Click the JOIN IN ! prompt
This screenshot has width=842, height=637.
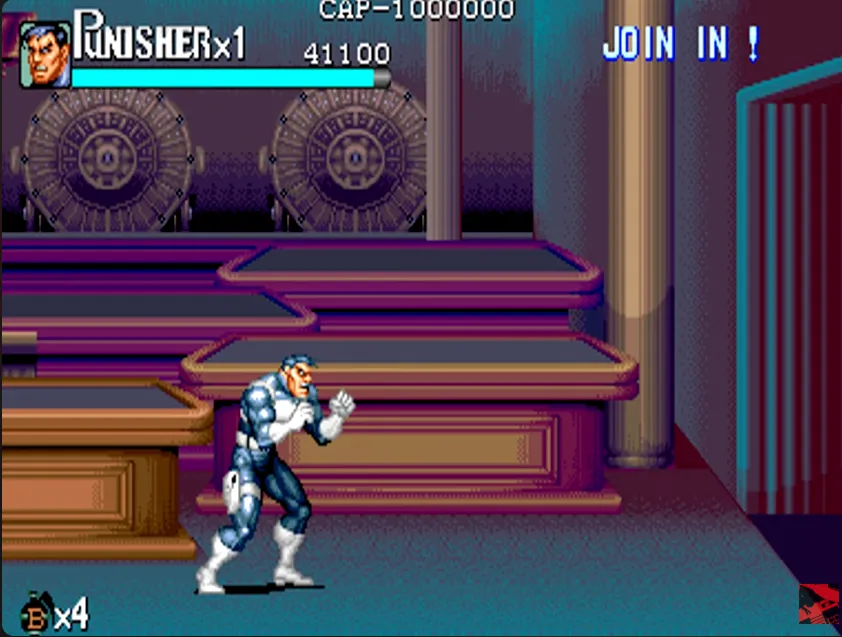(x=680, y=45)
